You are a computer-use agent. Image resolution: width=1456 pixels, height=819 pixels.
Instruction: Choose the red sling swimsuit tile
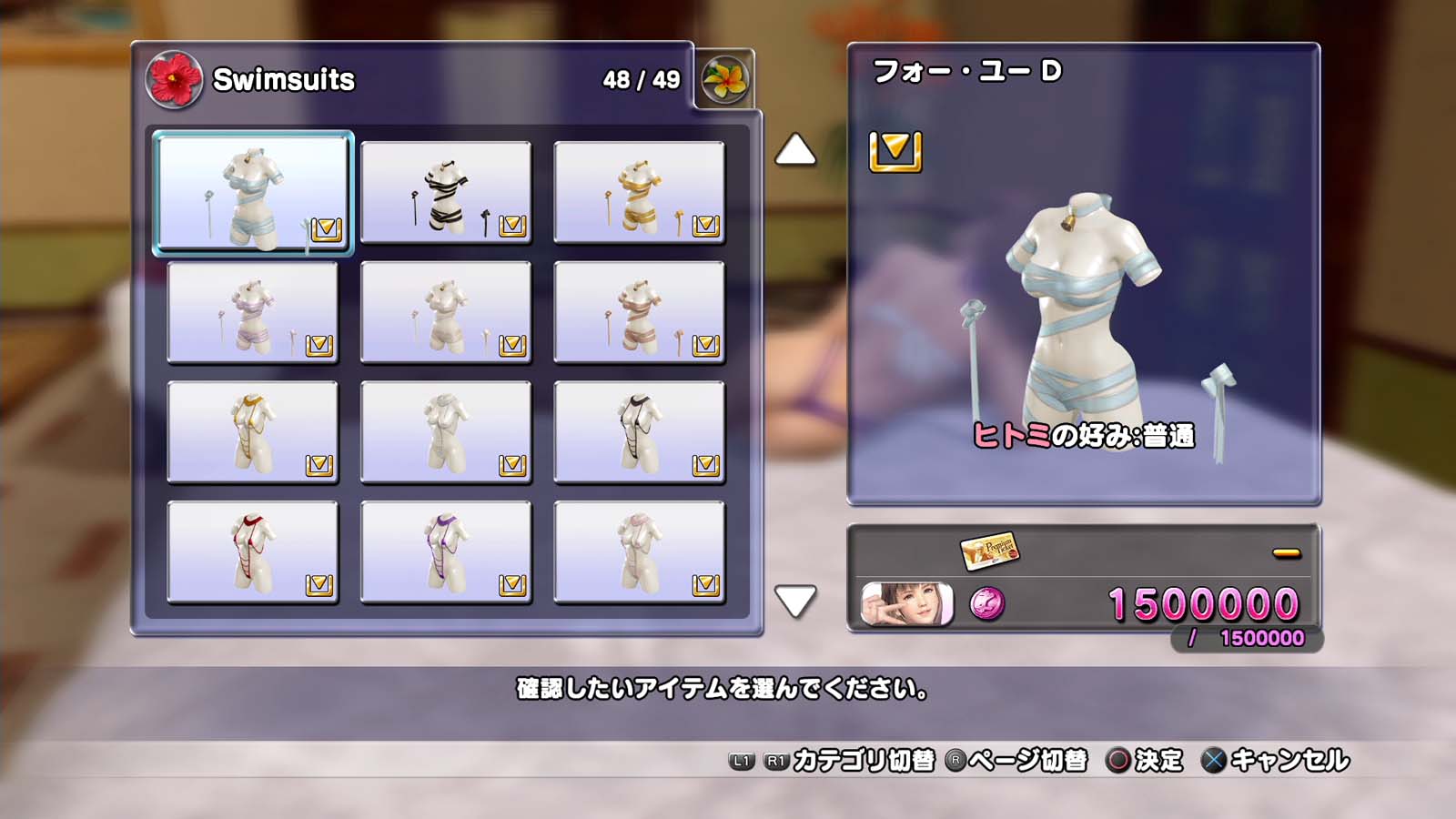coord(253,552)
